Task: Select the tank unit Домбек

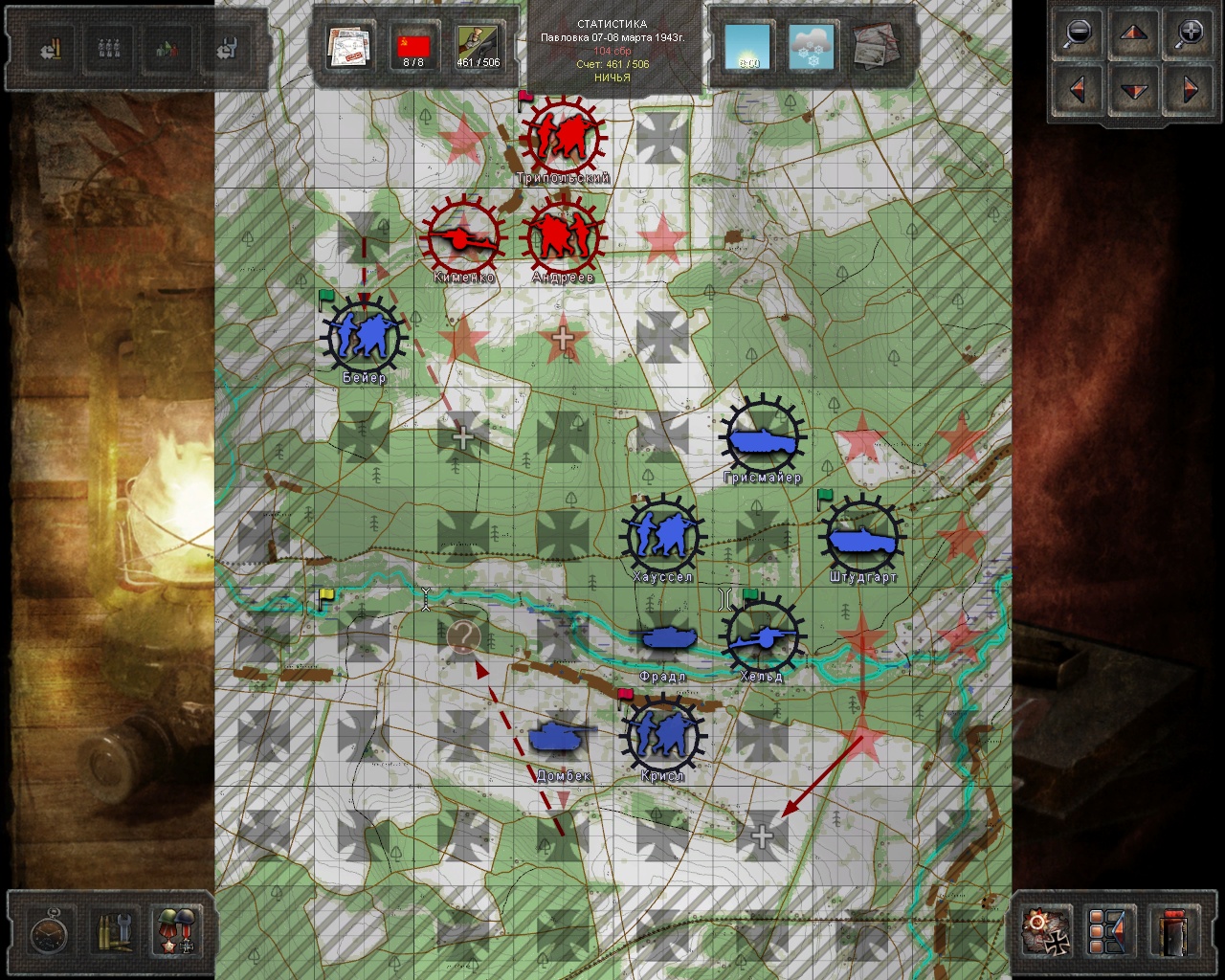Action: 561,737
